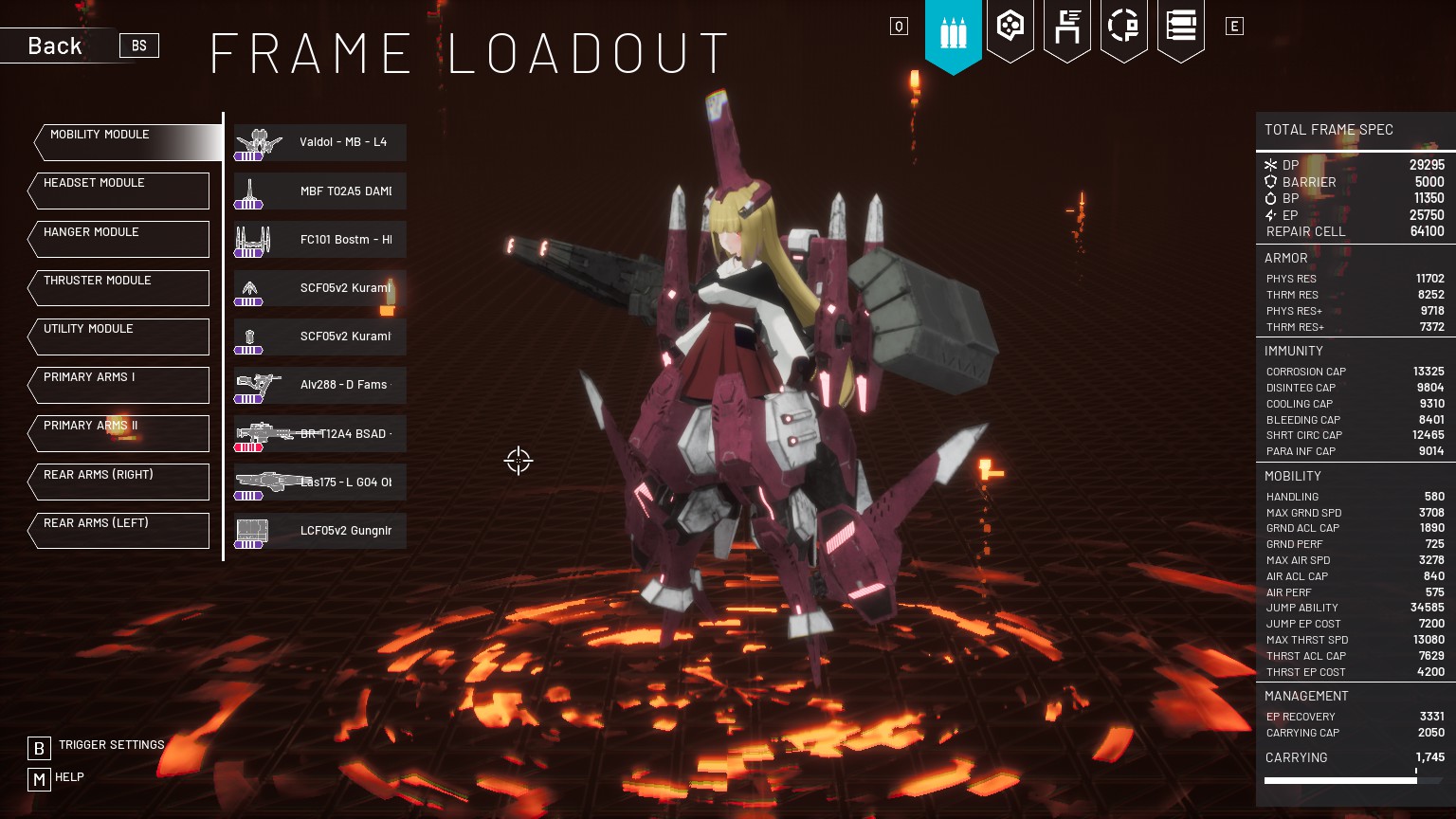This screenshot has height=819, width=1456.
Task: Pick the Valdol - MB - L4 part
Action: 320,142
